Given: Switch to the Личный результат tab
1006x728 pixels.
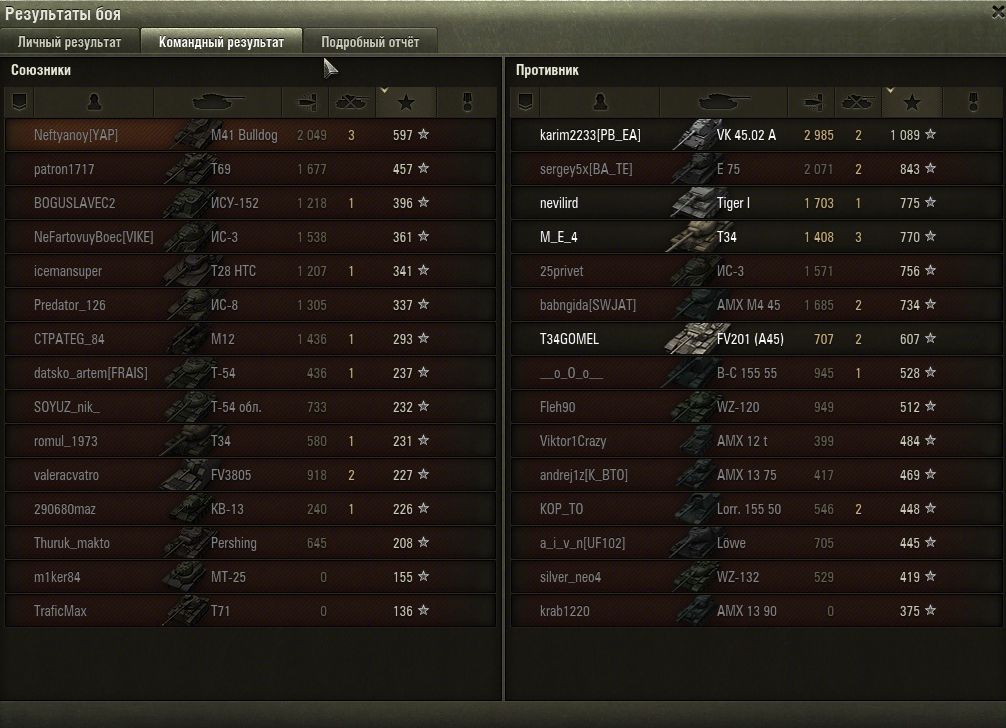Looking at the screenshot, I should (x=69, y=42).
